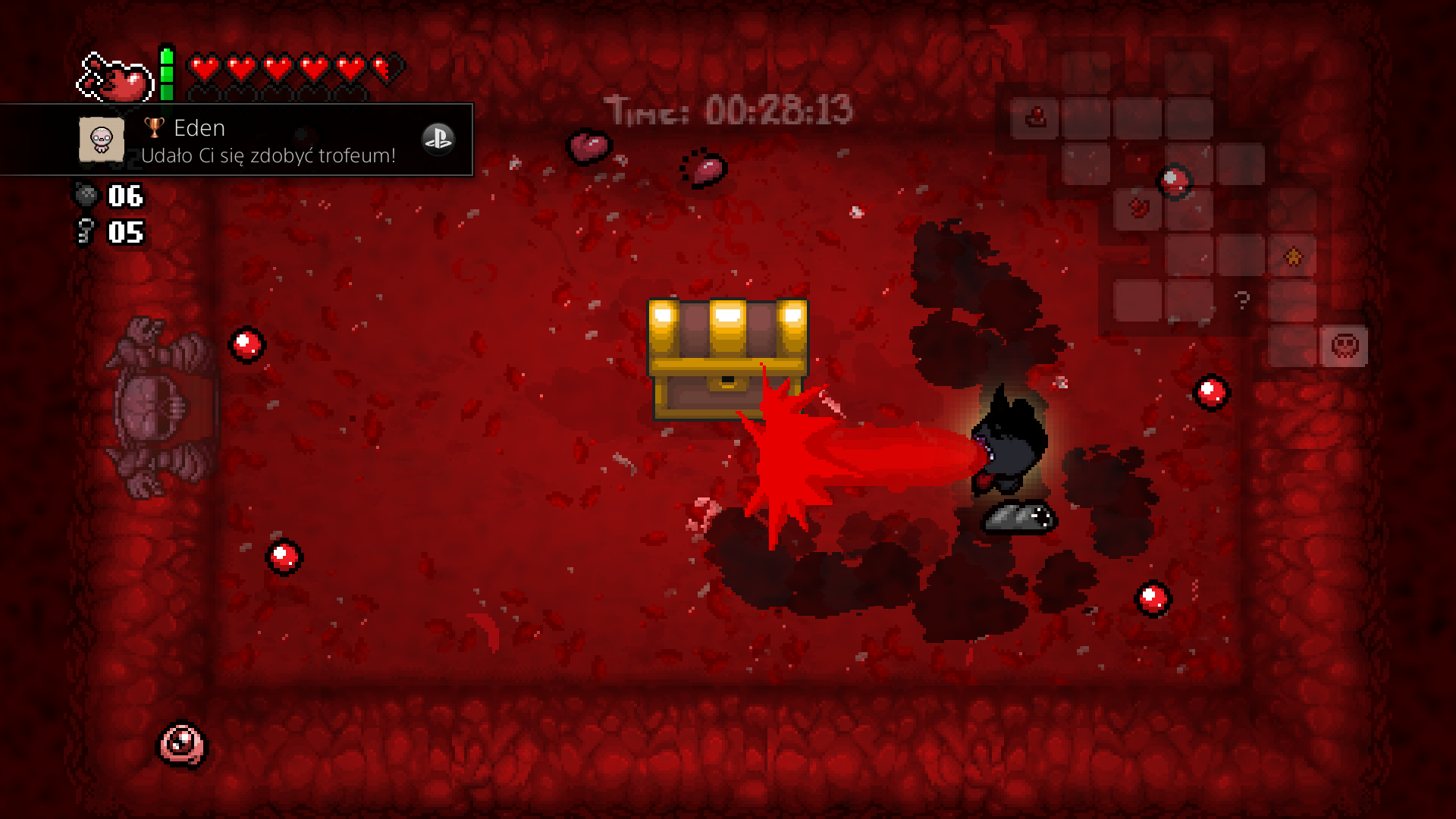The image size is (1456, 819).
Task: Click the Eden trophy thumbnail image
Action: (x=102, y=140)
